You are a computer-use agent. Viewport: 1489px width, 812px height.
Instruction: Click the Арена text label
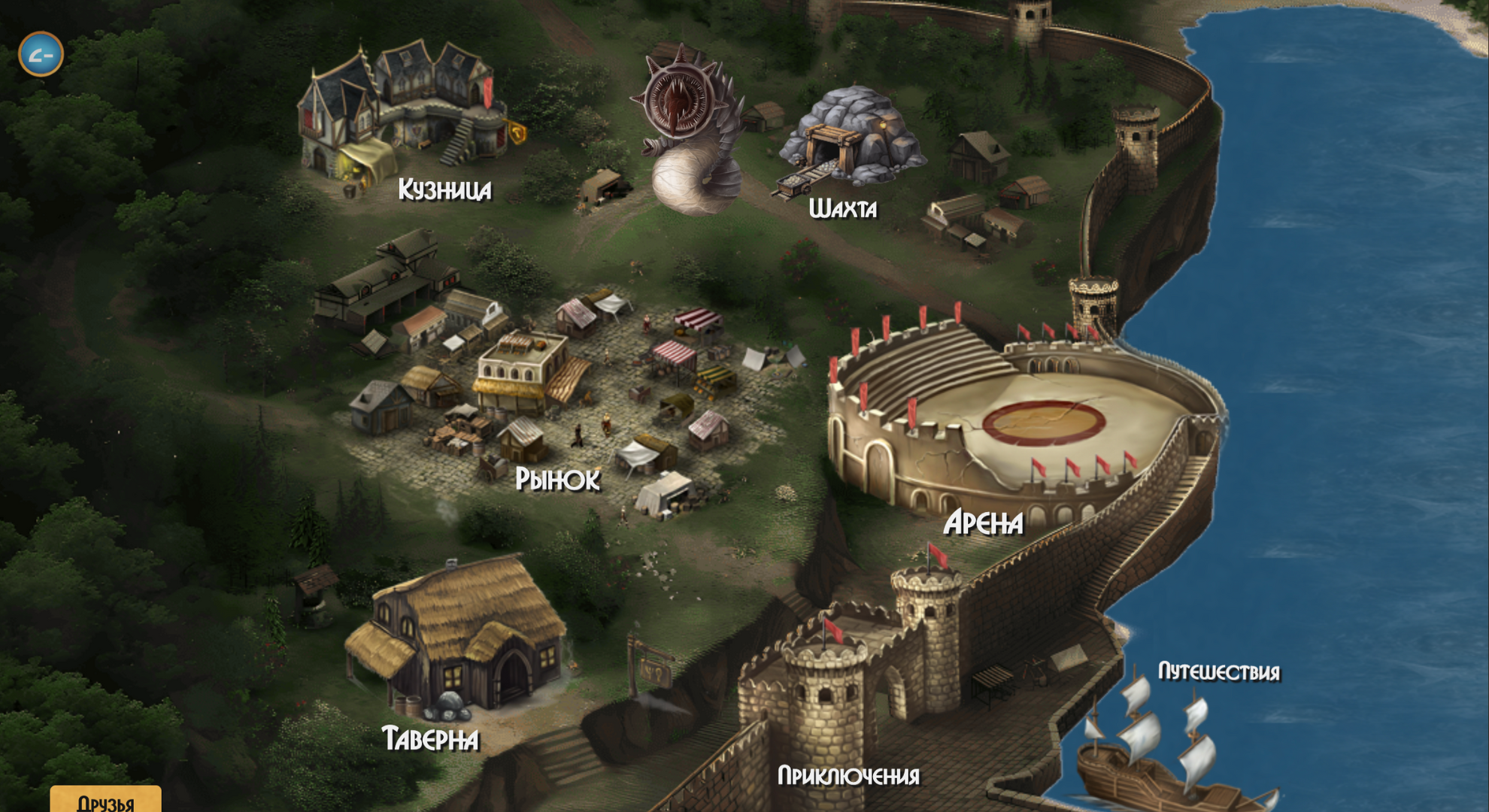point(985,524)
